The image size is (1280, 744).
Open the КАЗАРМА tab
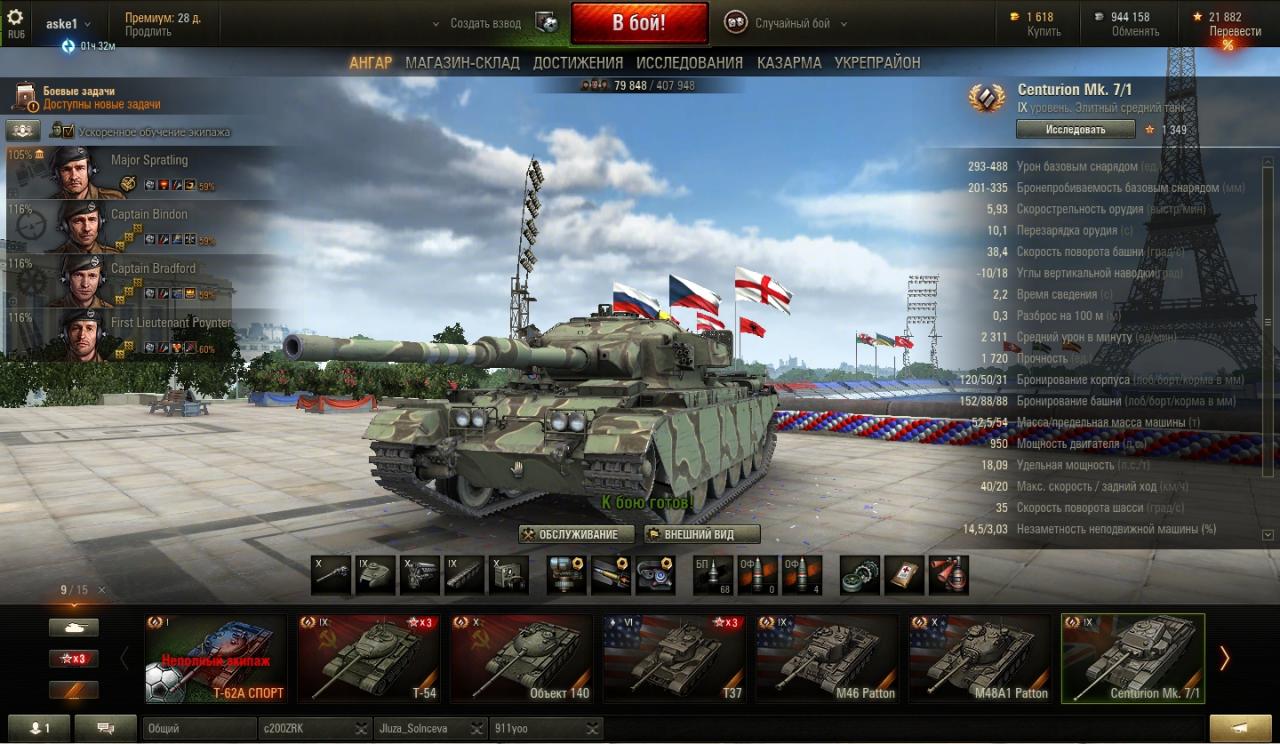click(x=789, y=63)
